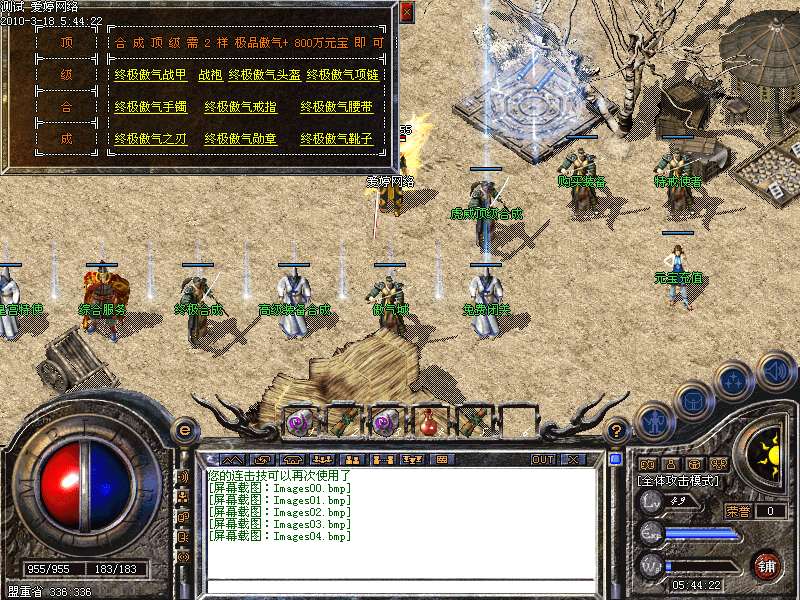The width and height of the screenshot is (800, 600).
Task: Pick the 终极傲气靴子 option
Action: pos(336,139)
